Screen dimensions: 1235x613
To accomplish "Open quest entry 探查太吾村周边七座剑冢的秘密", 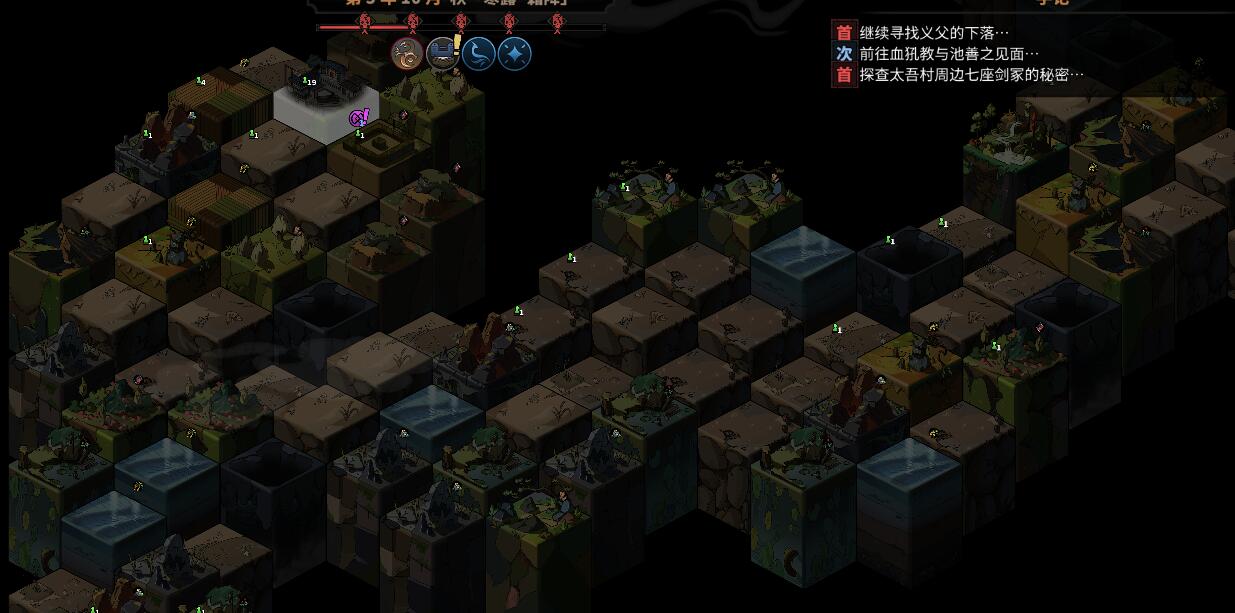I will pos(971,75).
